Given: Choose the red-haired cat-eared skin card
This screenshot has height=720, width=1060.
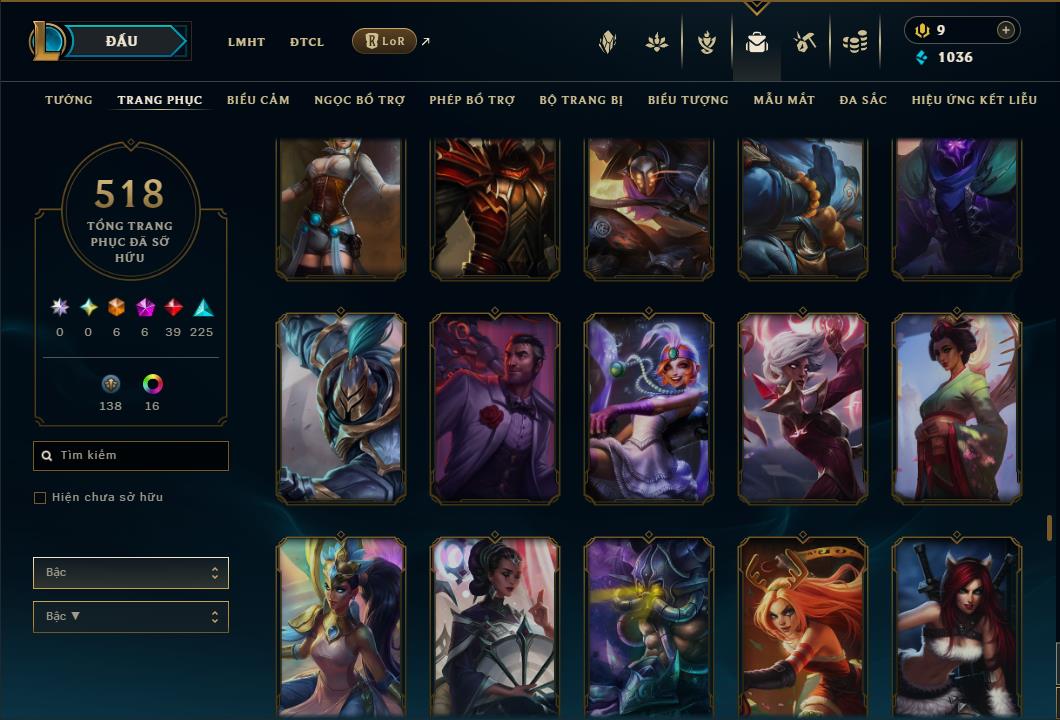Looking at the screenshot, I should pos(957,628).
